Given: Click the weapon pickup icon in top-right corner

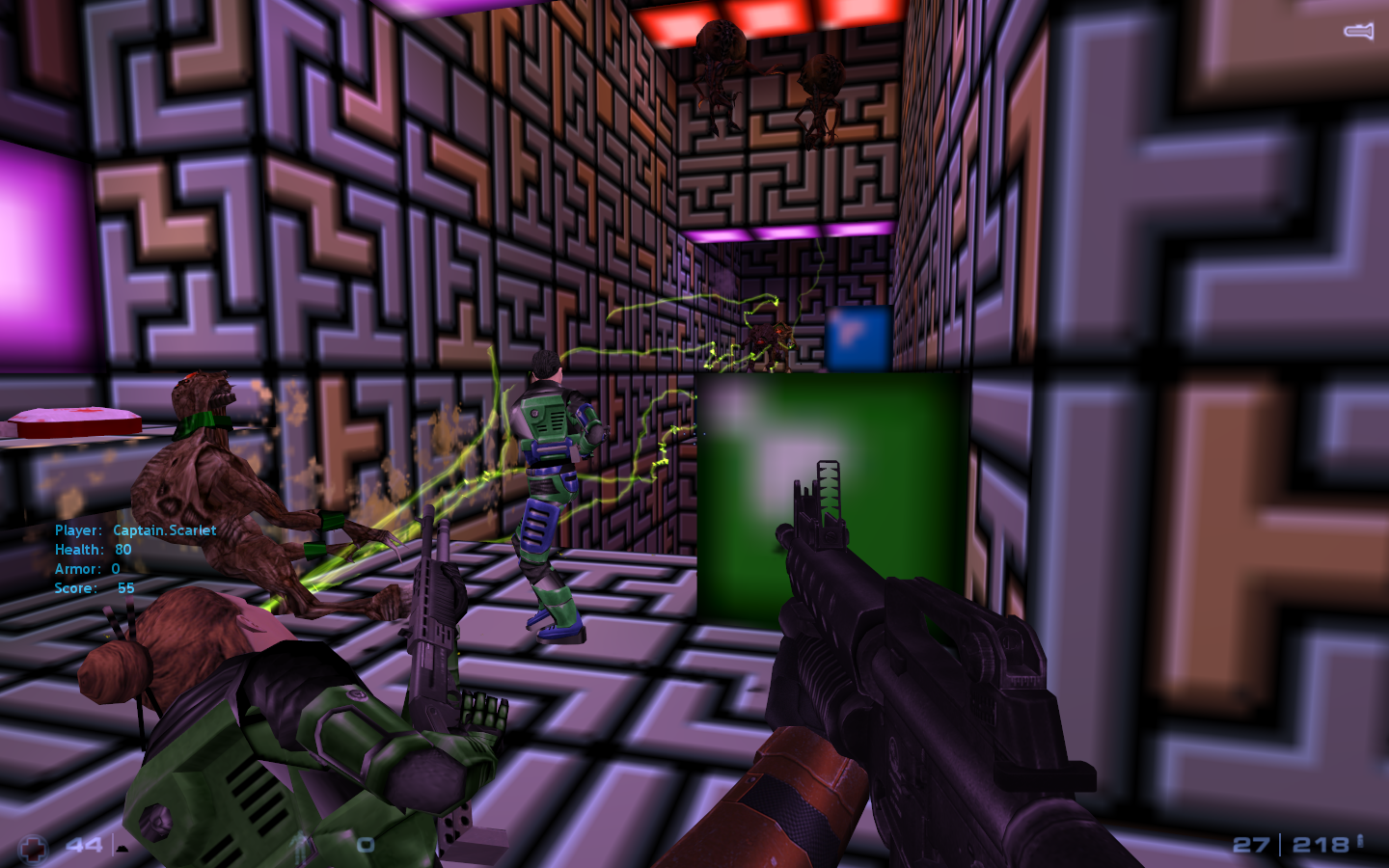Looking at the screenshot, I should tap(1356, 32).
